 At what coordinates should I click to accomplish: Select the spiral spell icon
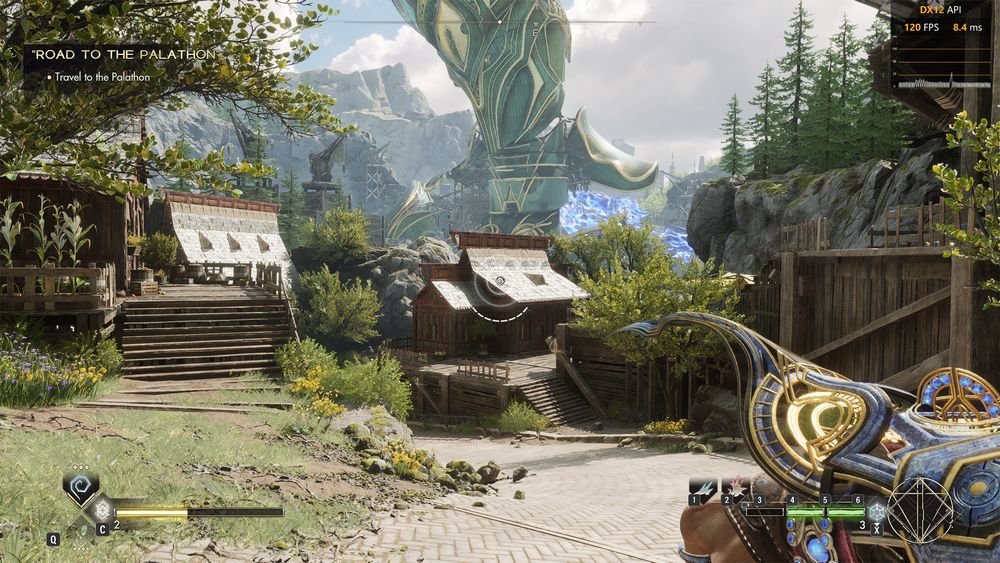[x=80, y=485]
